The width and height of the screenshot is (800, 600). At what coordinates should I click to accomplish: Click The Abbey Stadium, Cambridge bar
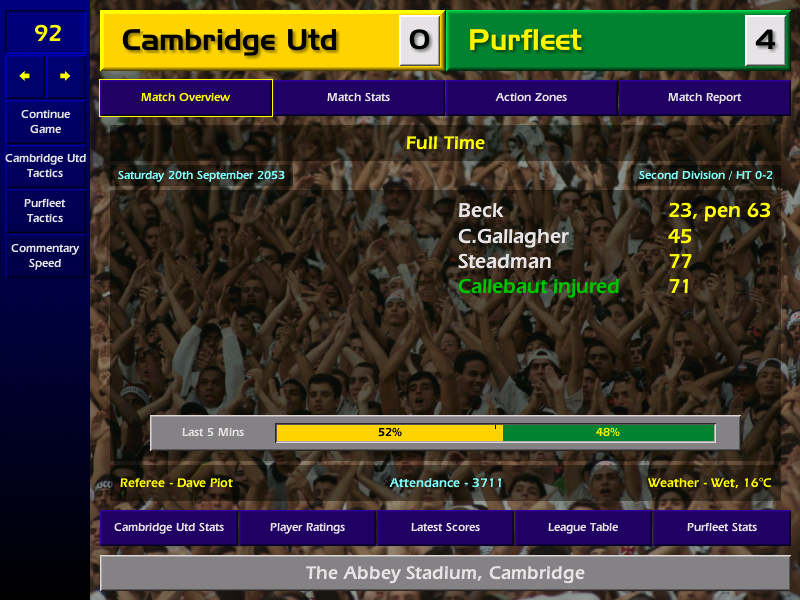point(445,573)
